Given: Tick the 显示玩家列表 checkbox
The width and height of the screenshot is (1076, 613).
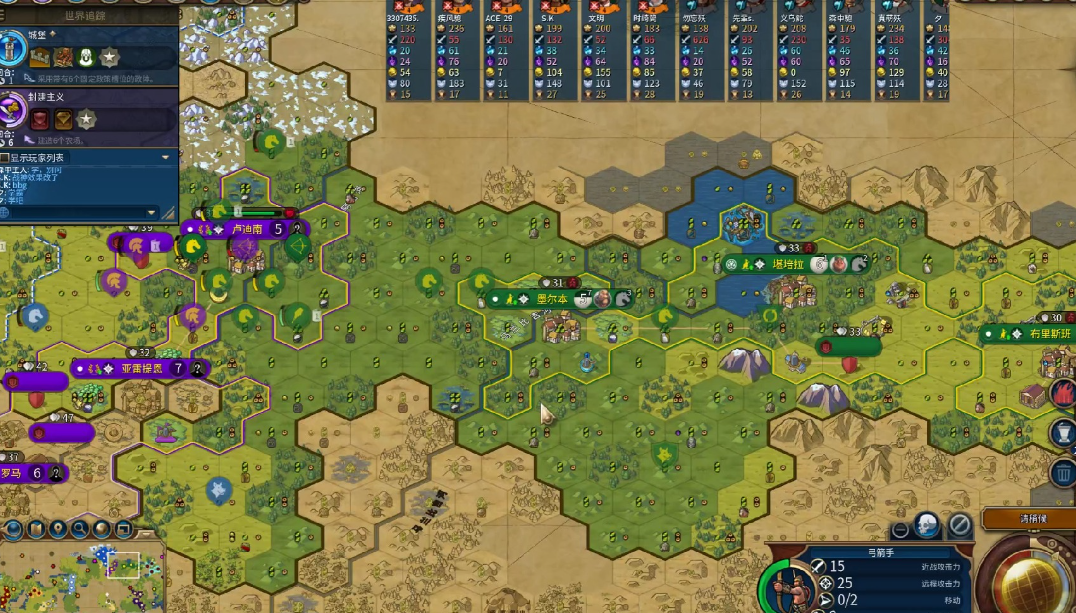Looking at the screenshot, I should 5,158.
